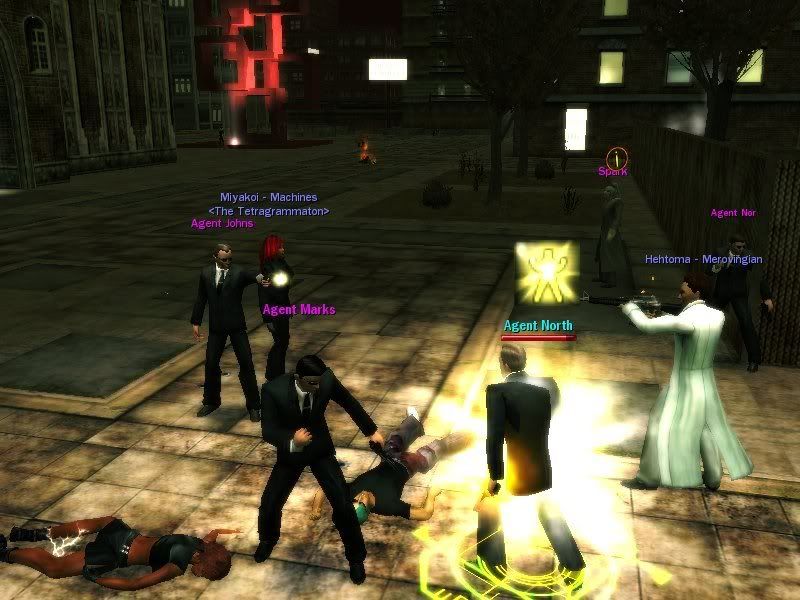Click the Agent Johns name label
Image resolution: width=800 pixels, height=600 pixels.
tap(222, 224)
